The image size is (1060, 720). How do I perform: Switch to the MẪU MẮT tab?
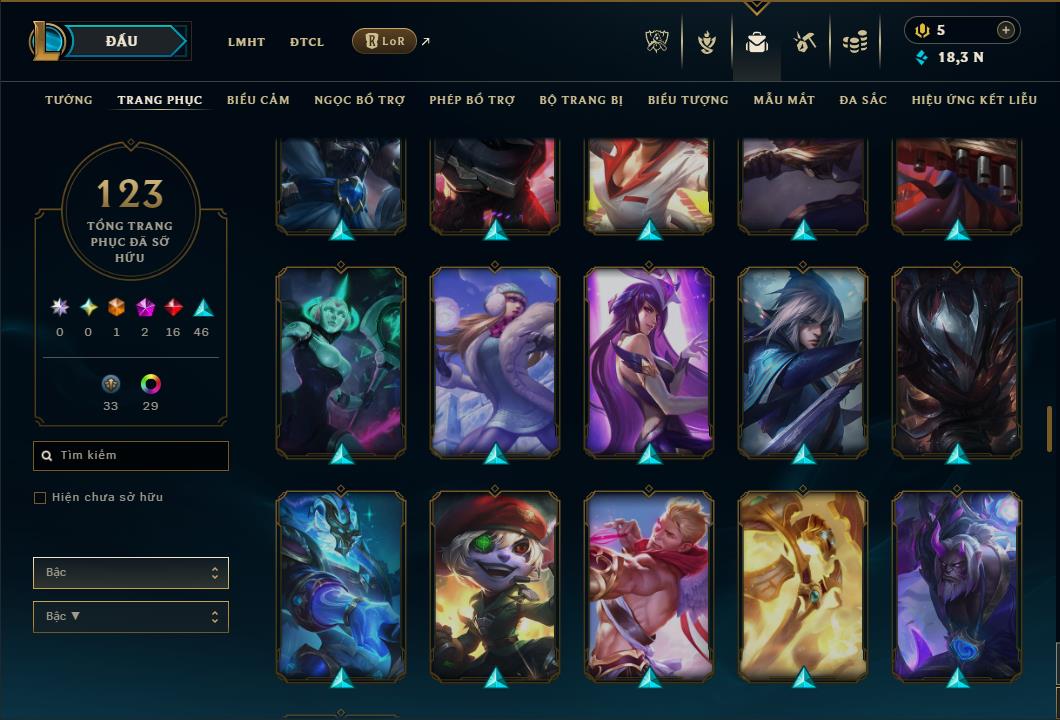[784, 100]
